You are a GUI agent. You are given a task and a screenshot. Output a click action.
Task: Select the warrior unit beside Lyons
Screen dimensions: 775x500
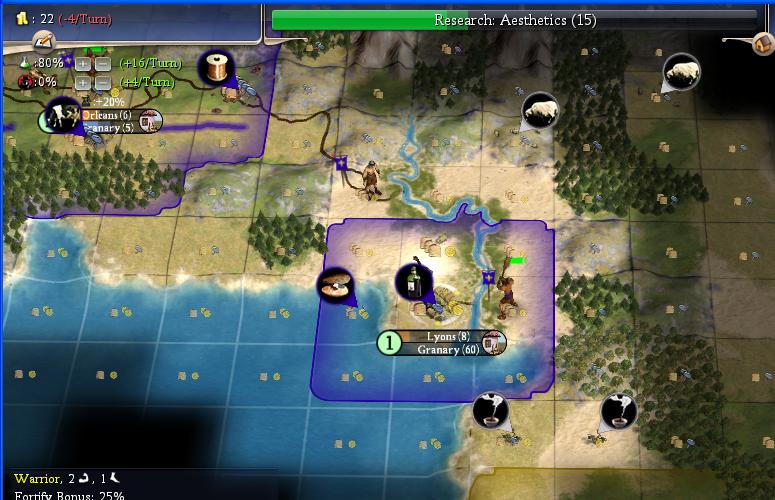[x=507, y=287]
